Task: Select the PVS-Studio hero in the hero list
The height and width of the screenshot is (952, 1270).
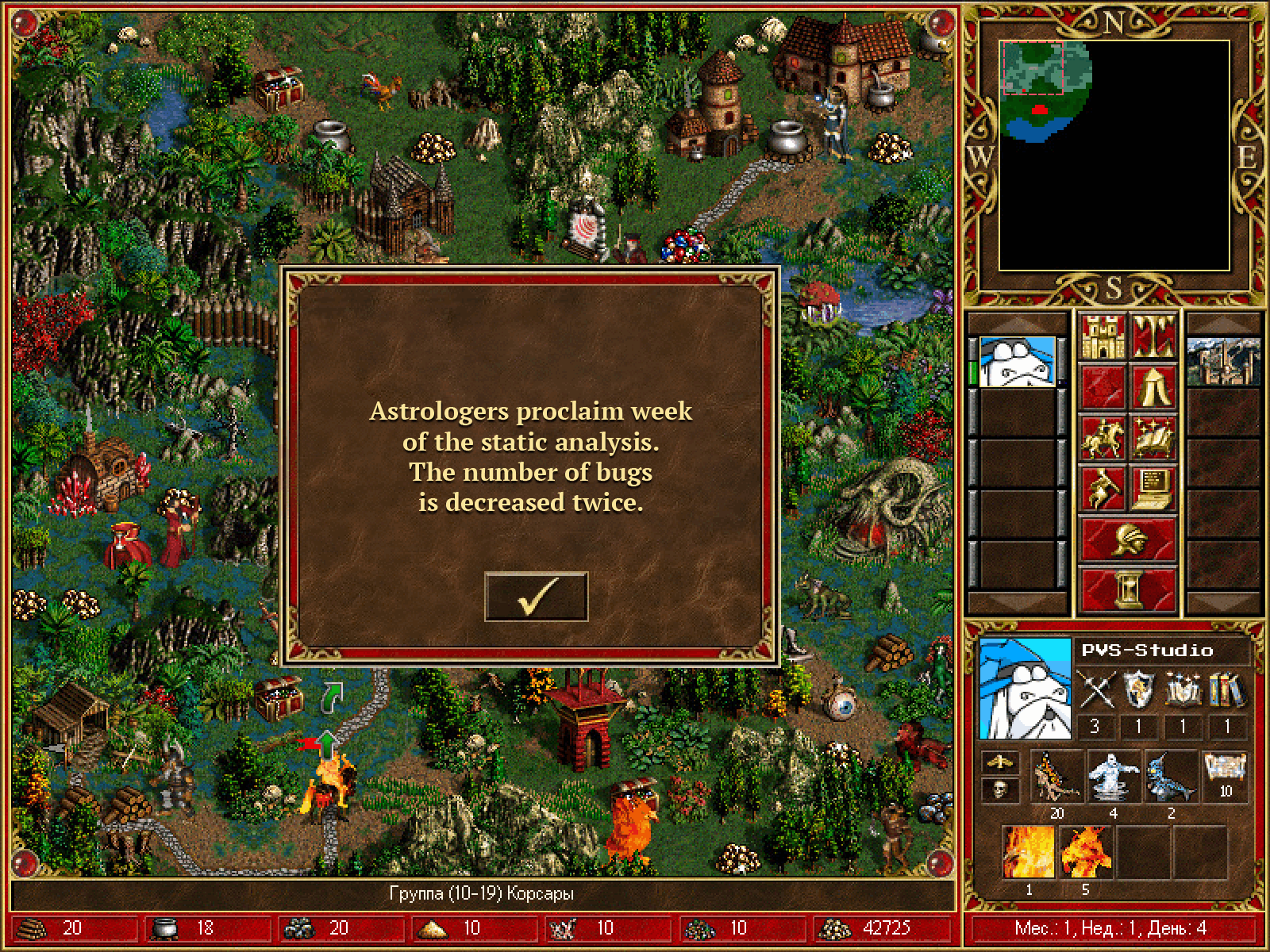Action: tap(1018, 362)
